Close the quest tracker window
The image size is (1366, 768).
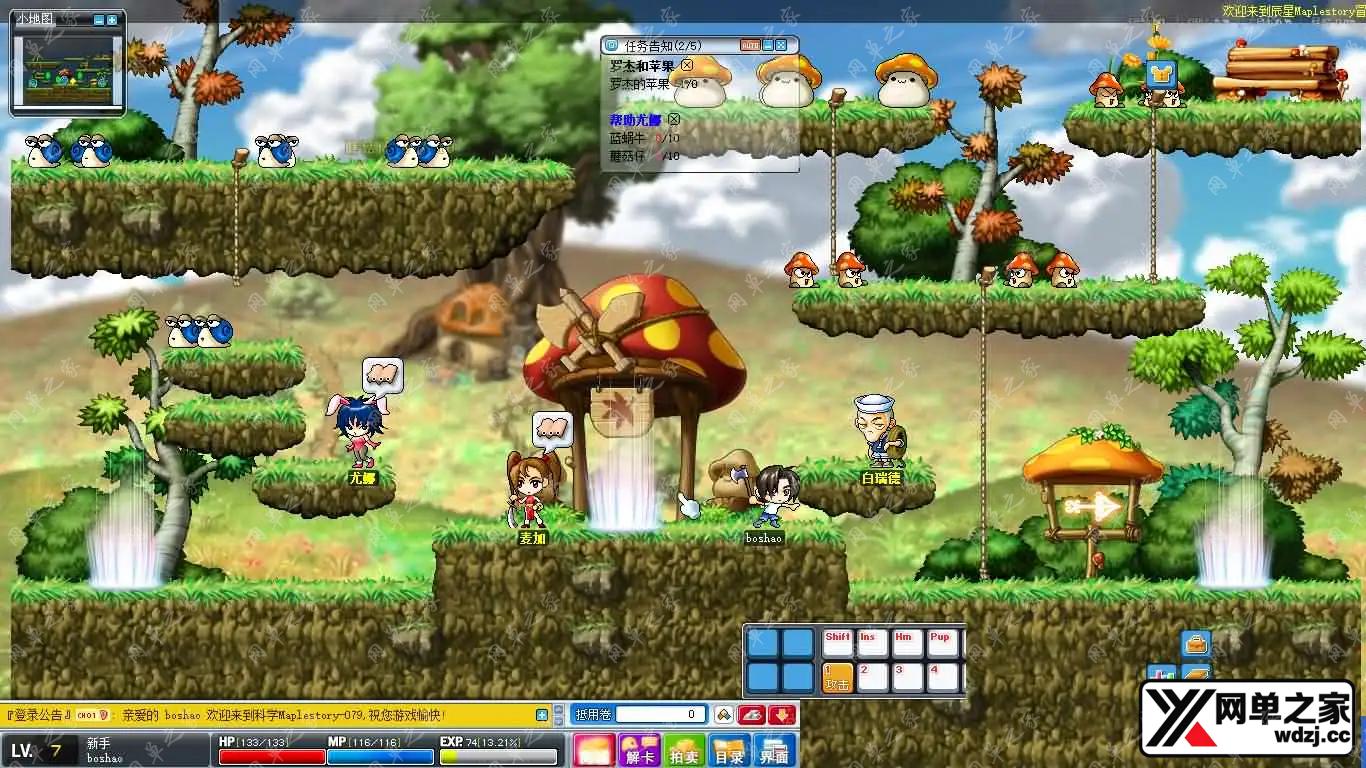click(781, 45)
